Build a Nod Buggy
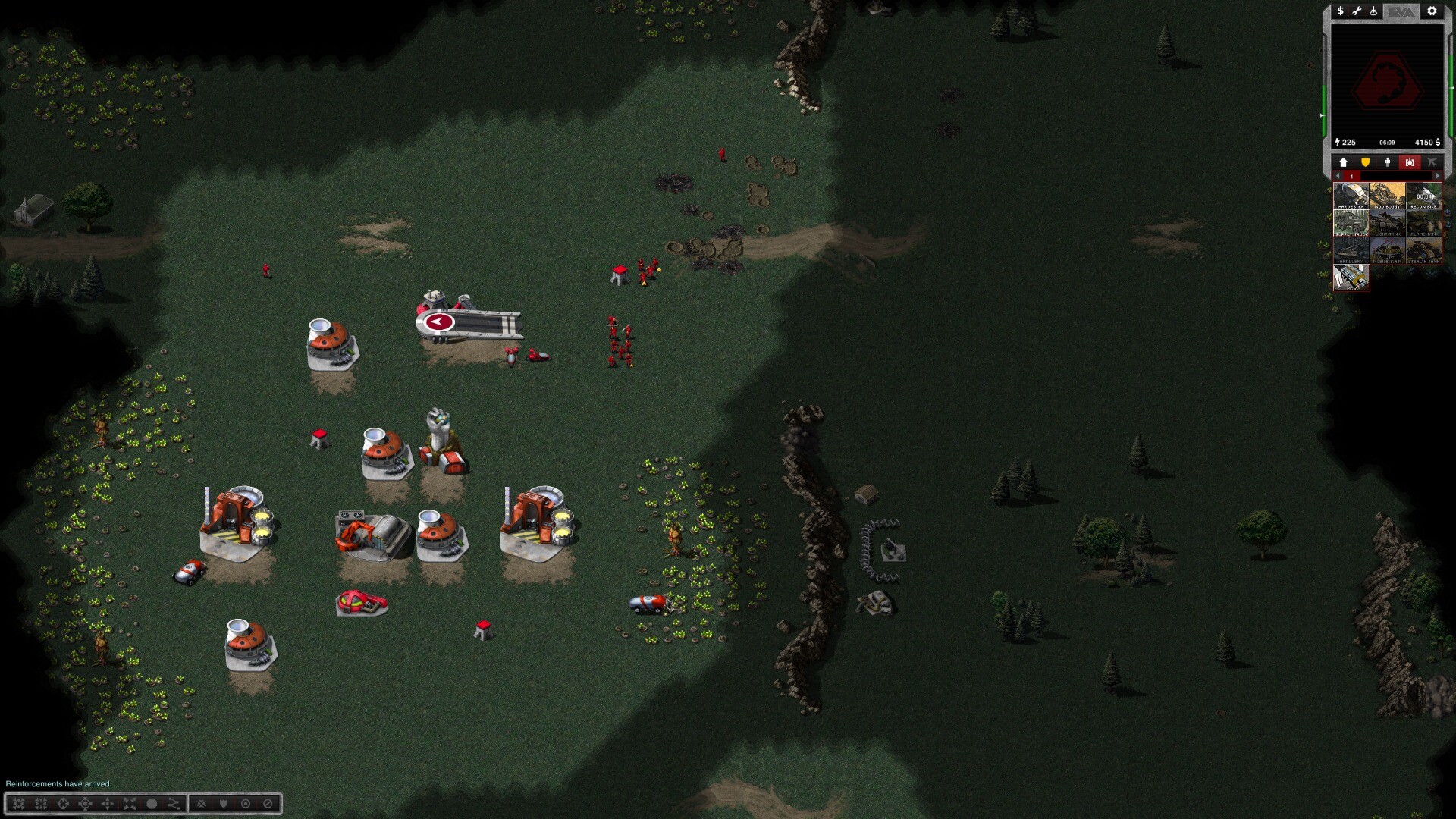Image resolution: width=1456 pixels, height=819 pixels. (1388, 196)
